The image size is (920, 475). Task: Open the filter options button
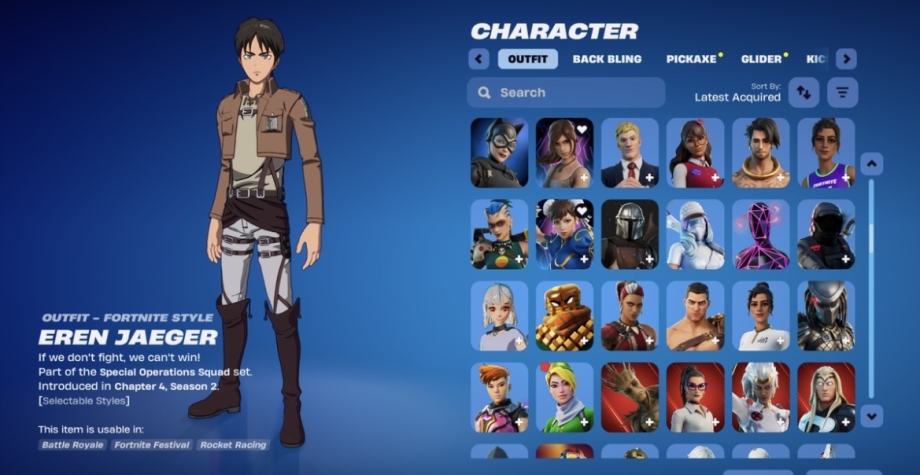pos(843,93)
